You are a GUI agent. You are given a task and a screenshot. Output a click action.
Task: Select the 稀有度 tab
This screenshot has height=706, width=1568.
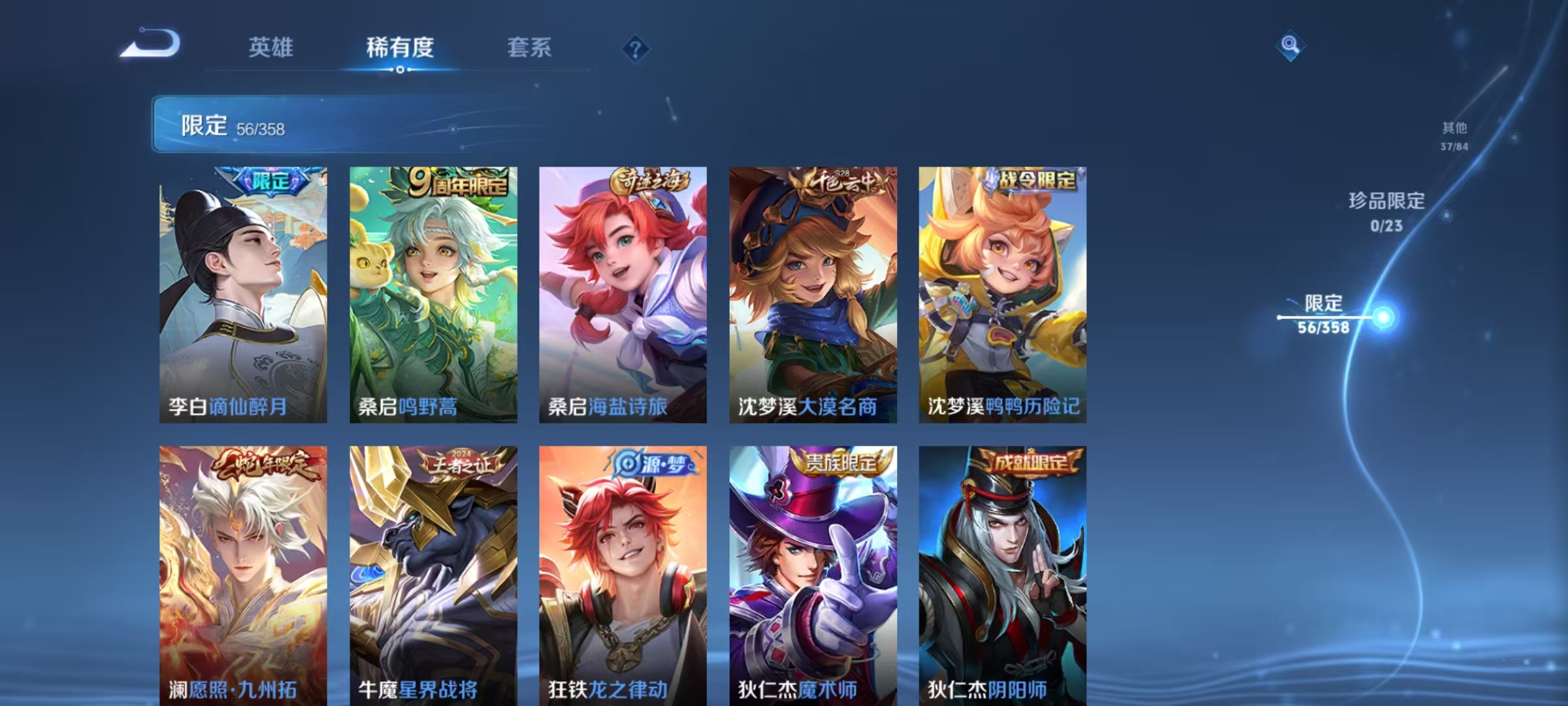click(400, 48)
